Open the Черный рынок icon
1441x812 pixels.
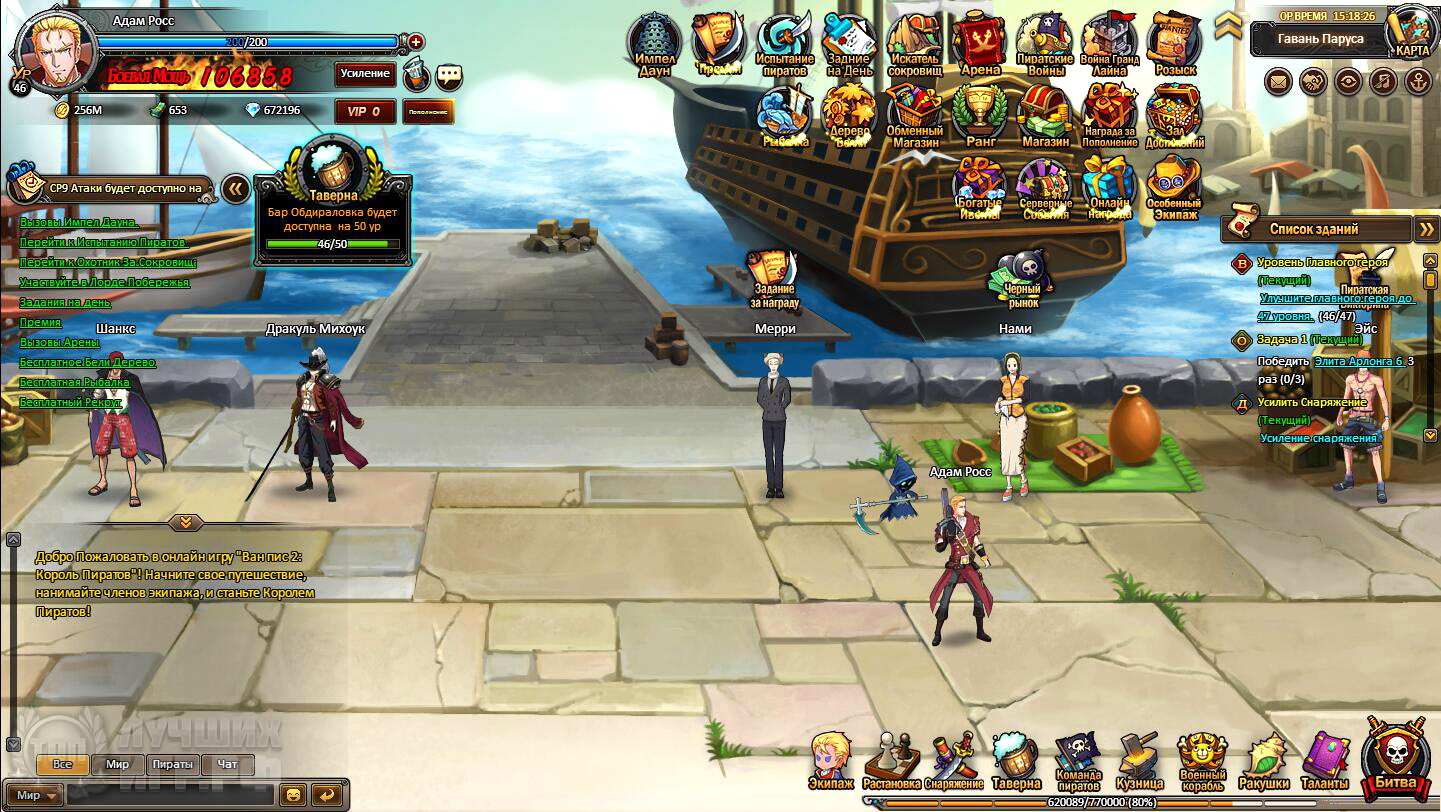point(1021,280)
